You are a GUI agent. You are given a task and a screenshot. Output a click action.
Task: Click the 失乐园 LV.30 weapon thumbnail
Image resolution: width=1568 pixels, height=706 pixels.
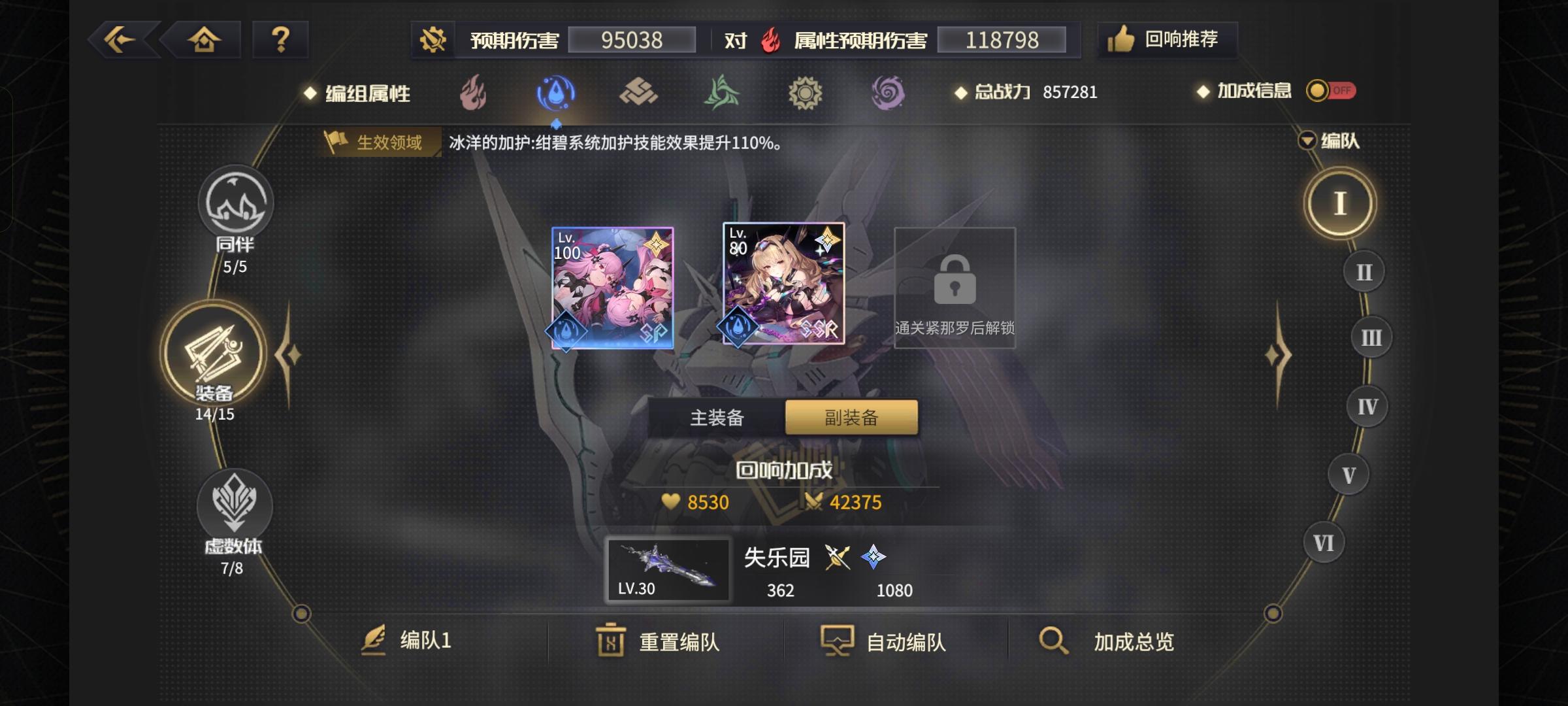[x=669, y=569]
